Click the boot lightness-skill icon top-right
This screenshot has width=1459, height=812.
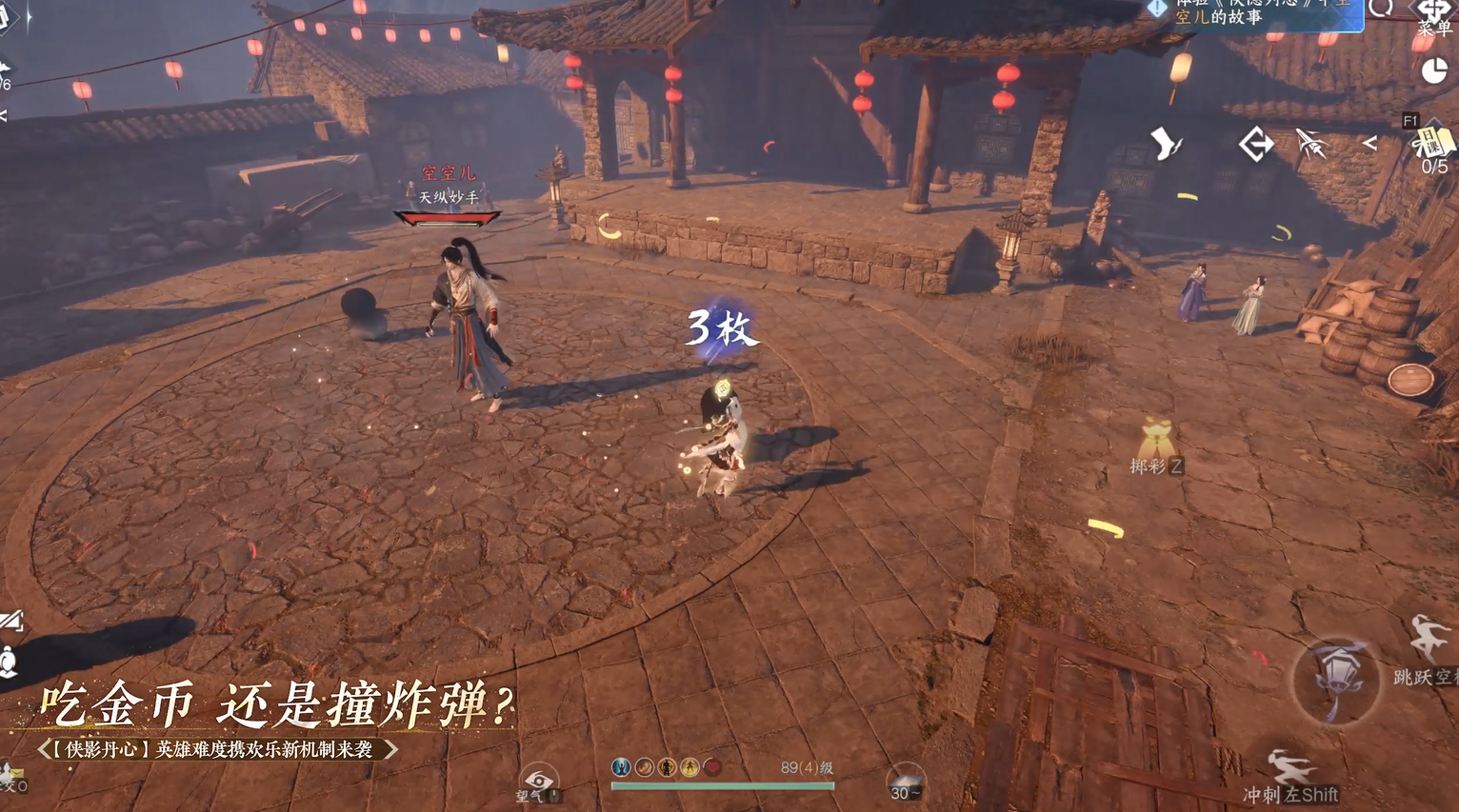click(x=1166, y=144)
